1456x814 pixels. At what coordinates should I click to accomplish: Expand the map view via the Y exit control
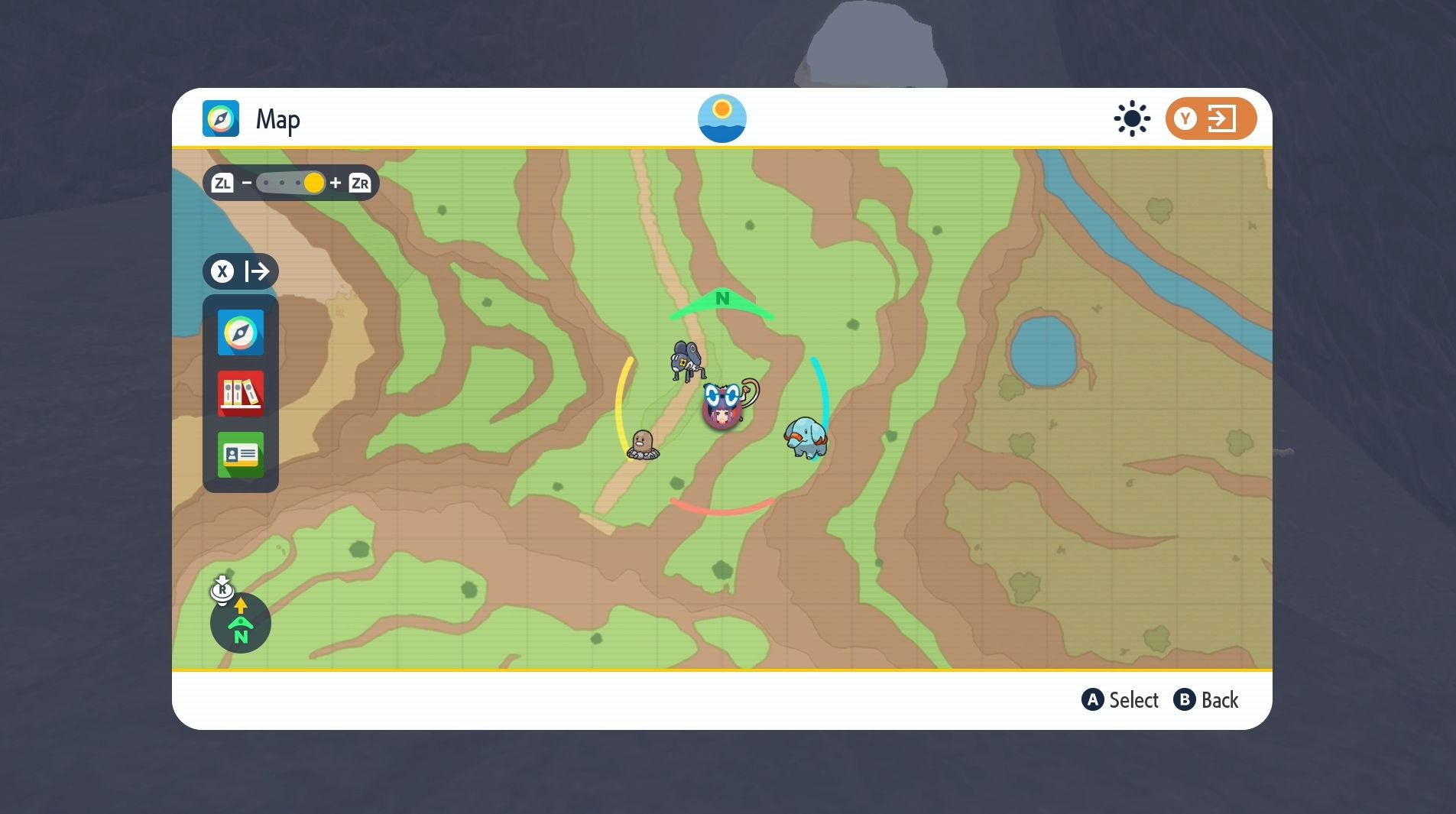point(1210,118)
